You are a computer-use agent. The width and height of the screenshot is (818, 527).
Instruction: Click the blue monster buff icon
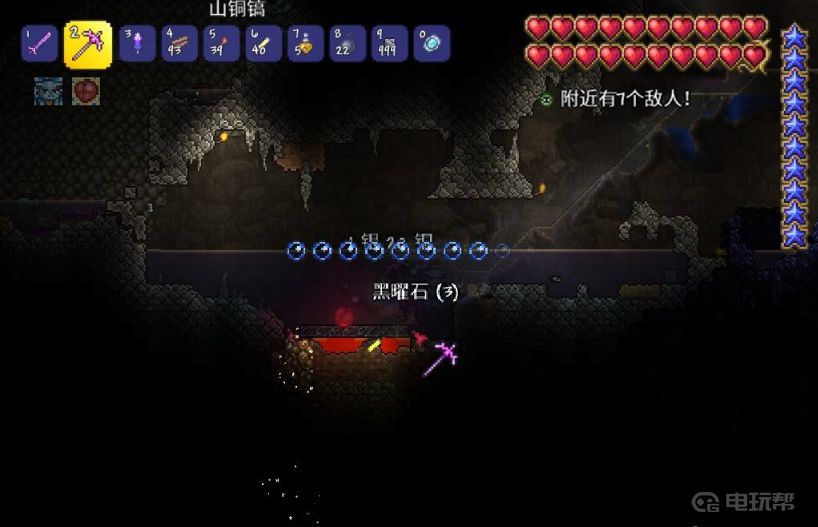click(49, 91)
